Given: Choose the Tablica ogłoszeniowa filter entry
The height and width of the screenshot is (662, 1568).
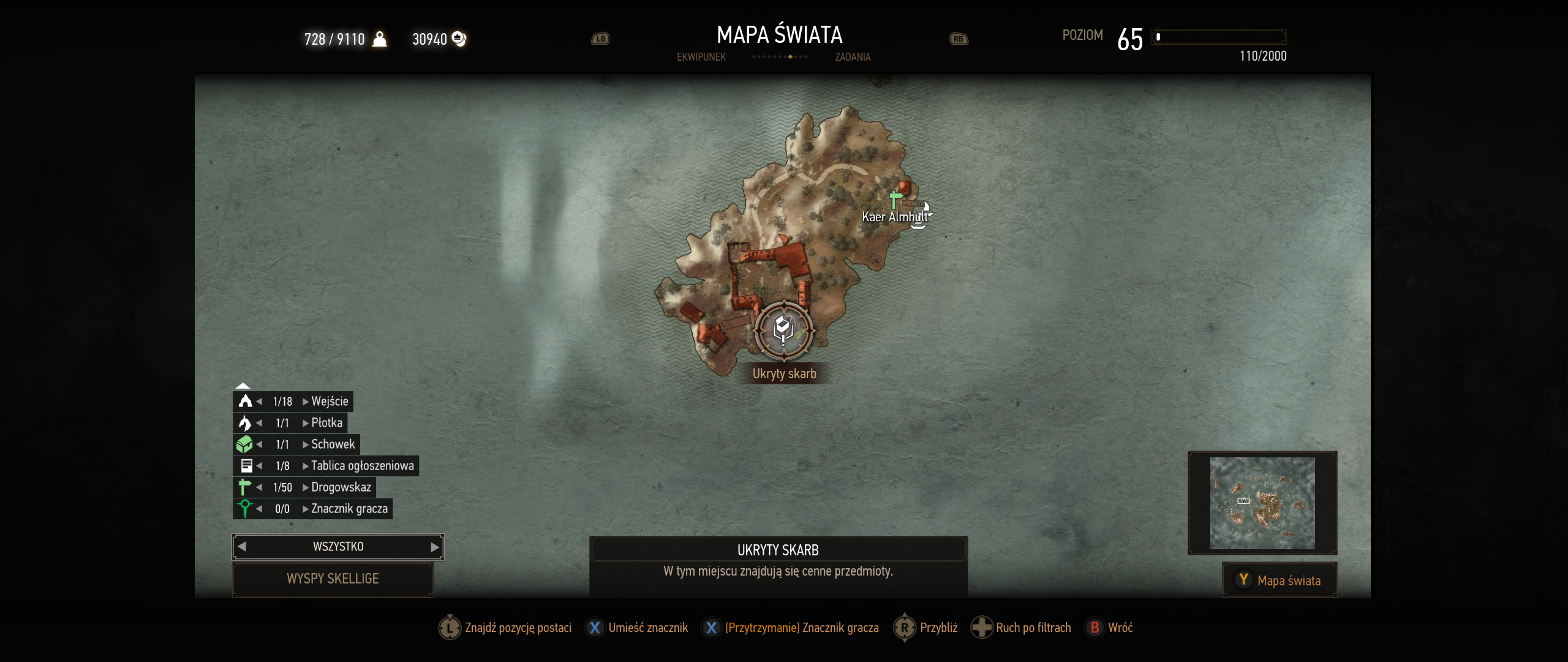Looking at the screenshot, I should (362, 466).
